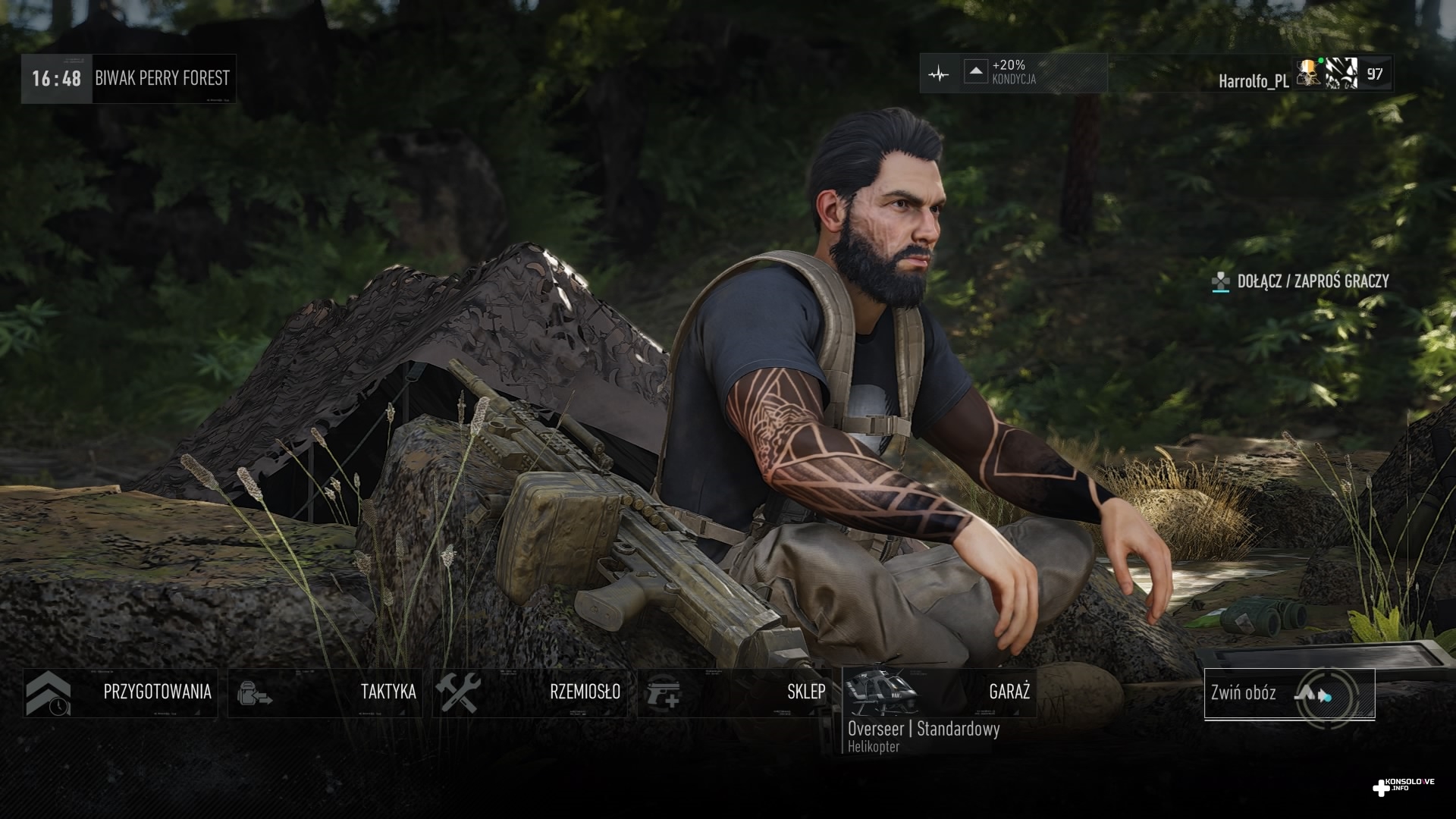
Task: Enter the Sklep shop
Action: pyautogui.click(x=735, y=692)
